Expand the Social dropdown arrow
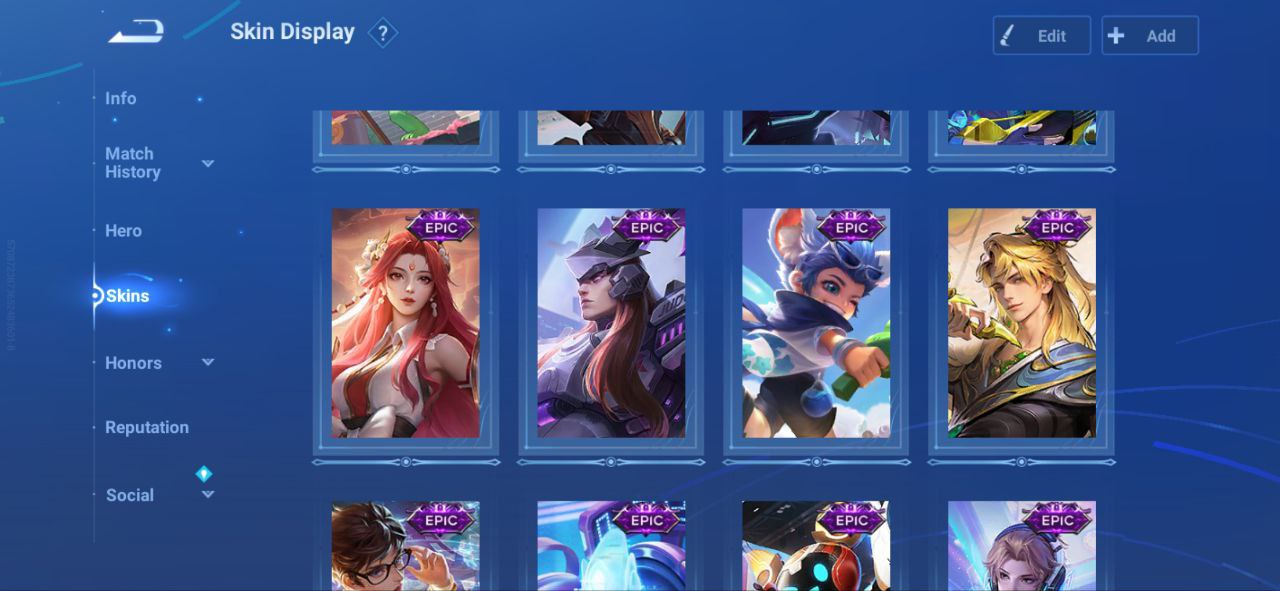This screenshot has width=1280, height=591. (x=208, y=494)
